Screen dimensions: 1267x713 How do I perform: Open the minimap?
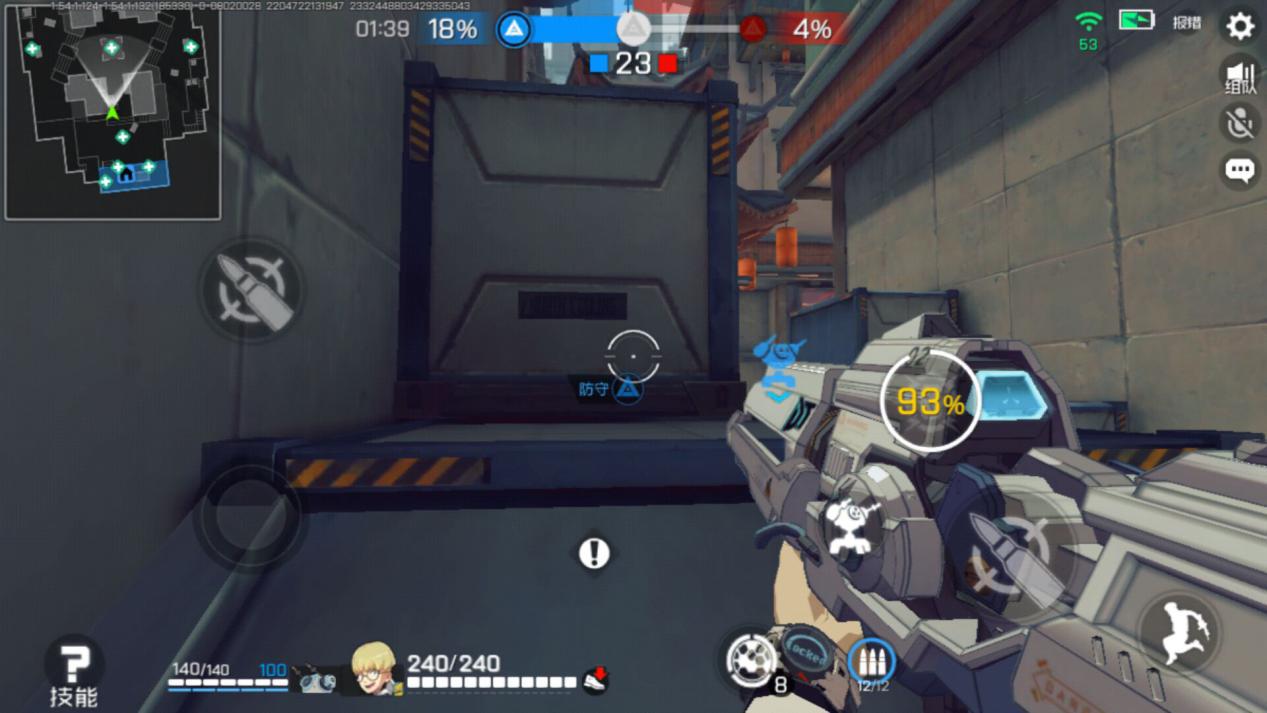112,112
